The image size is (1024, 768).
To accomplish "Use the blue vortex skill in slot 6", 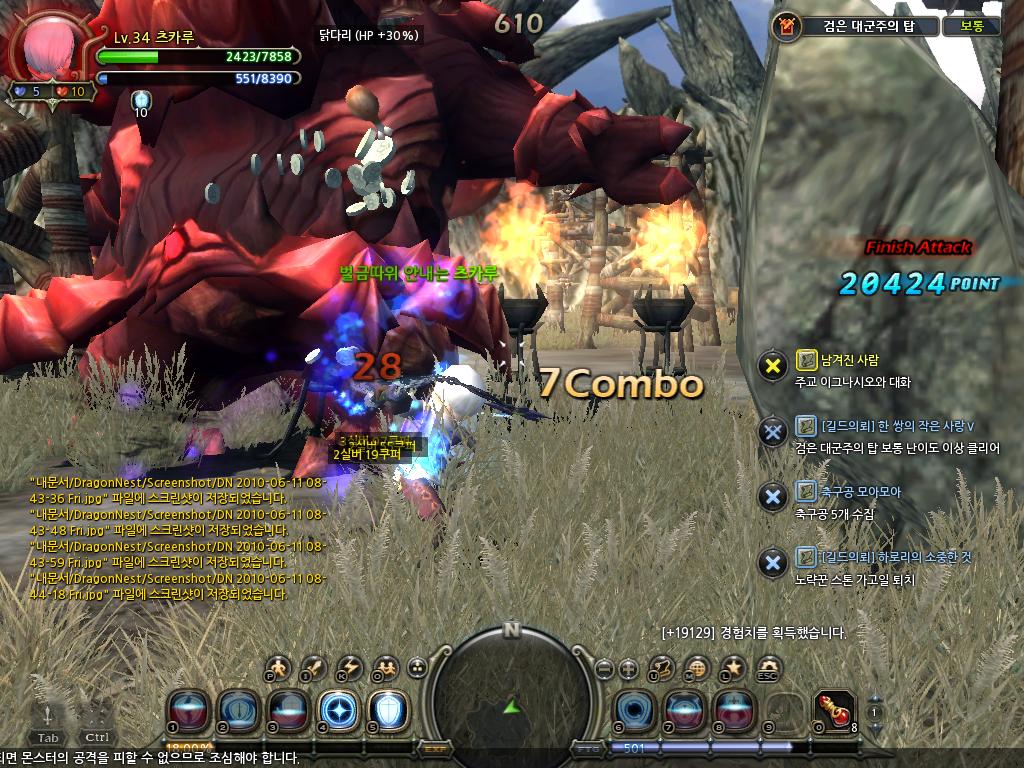I will click(x=633, y=709).
